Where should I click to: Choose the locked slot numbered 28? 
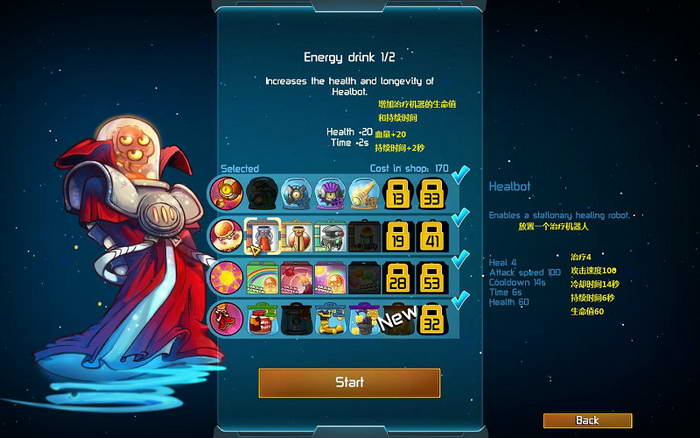[397, 277]
